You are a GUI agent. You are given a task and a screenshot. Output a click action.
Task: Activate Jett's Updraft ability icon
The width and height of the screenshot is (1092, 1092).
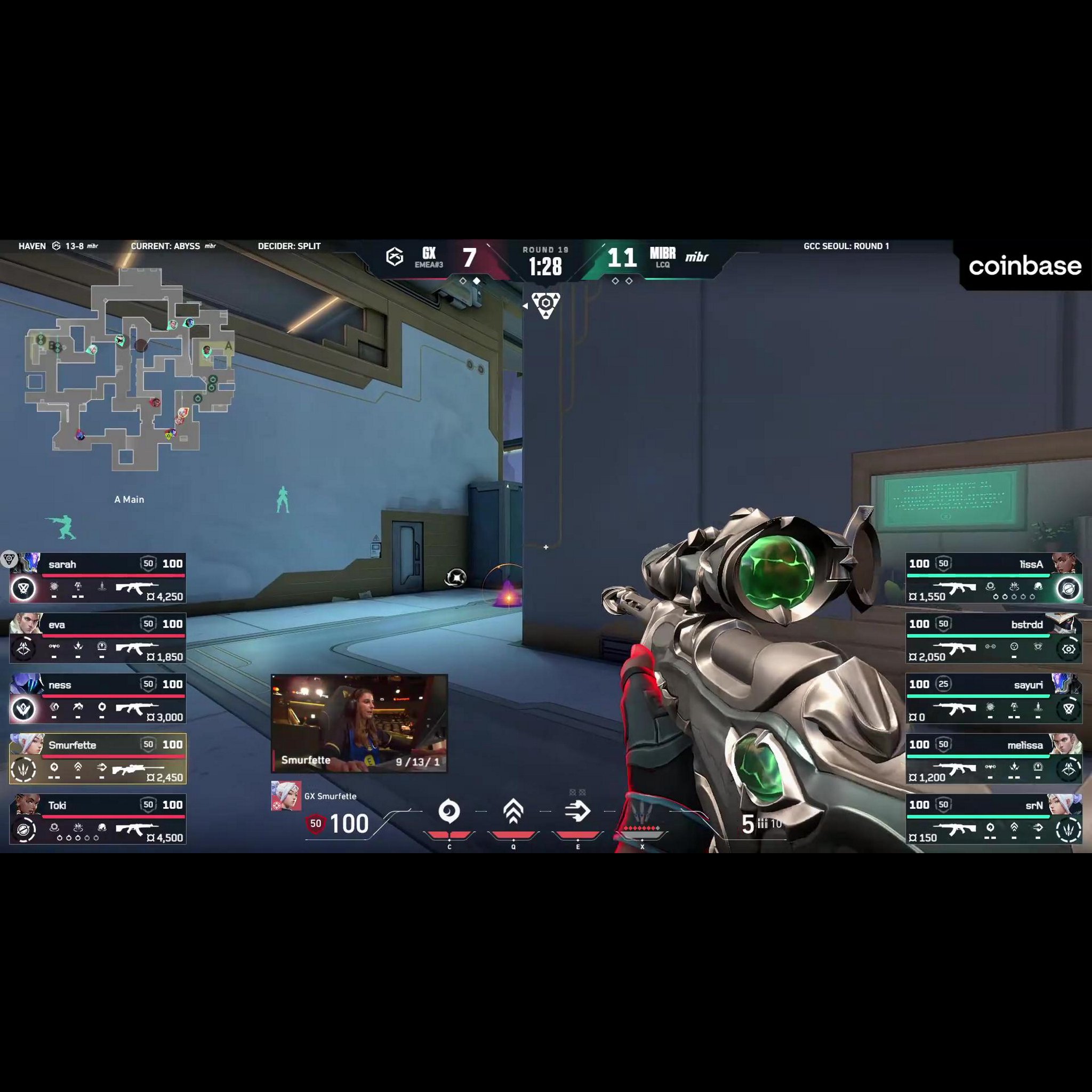coord(513,812)
